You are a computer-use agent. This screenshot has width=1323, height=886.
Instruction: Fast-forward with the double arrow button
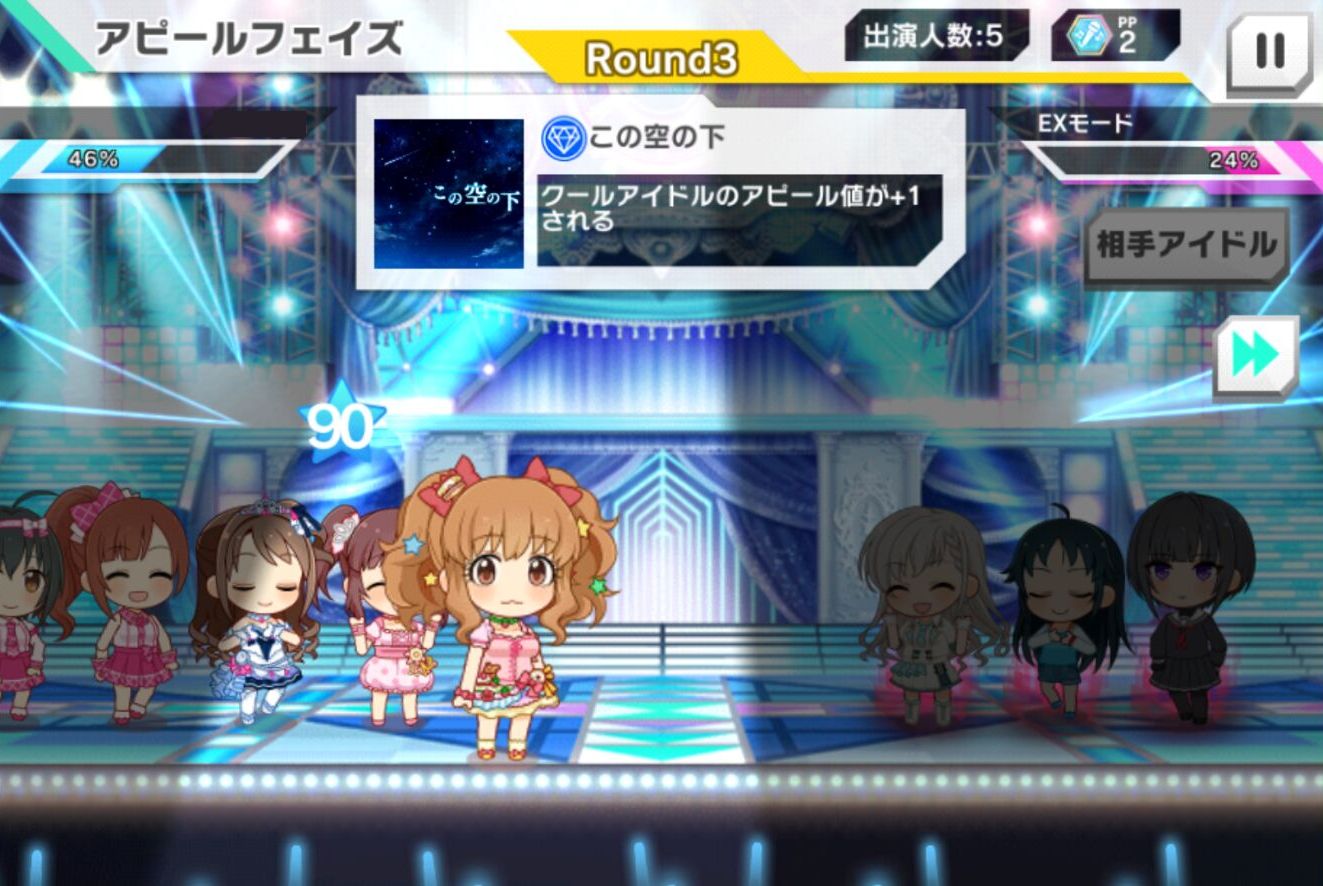pyautogui.click(x=1255, y=357)
